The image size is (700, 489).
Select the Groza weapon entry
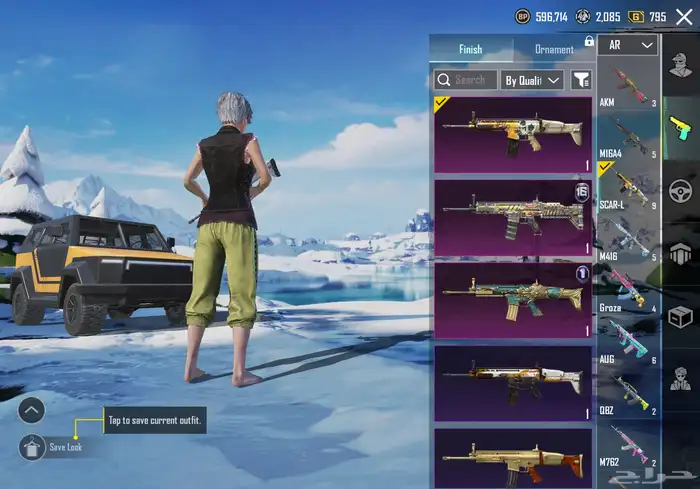tap(629, 289)
